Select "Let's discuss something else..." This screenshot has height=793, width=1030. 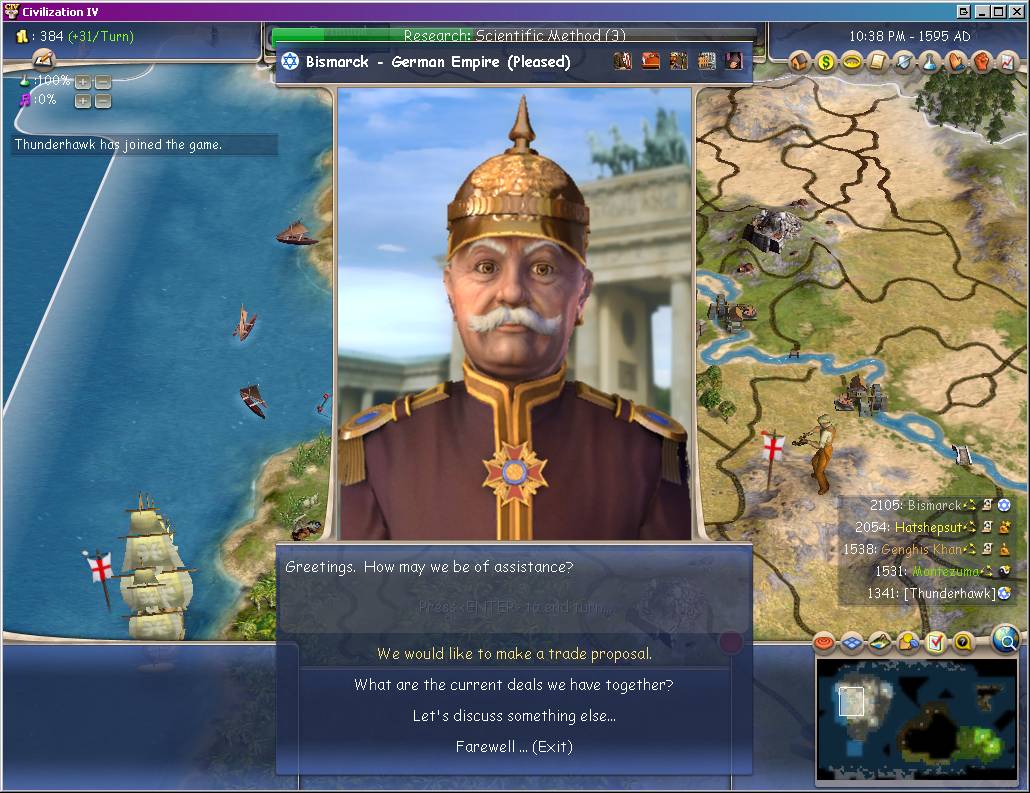514,716
